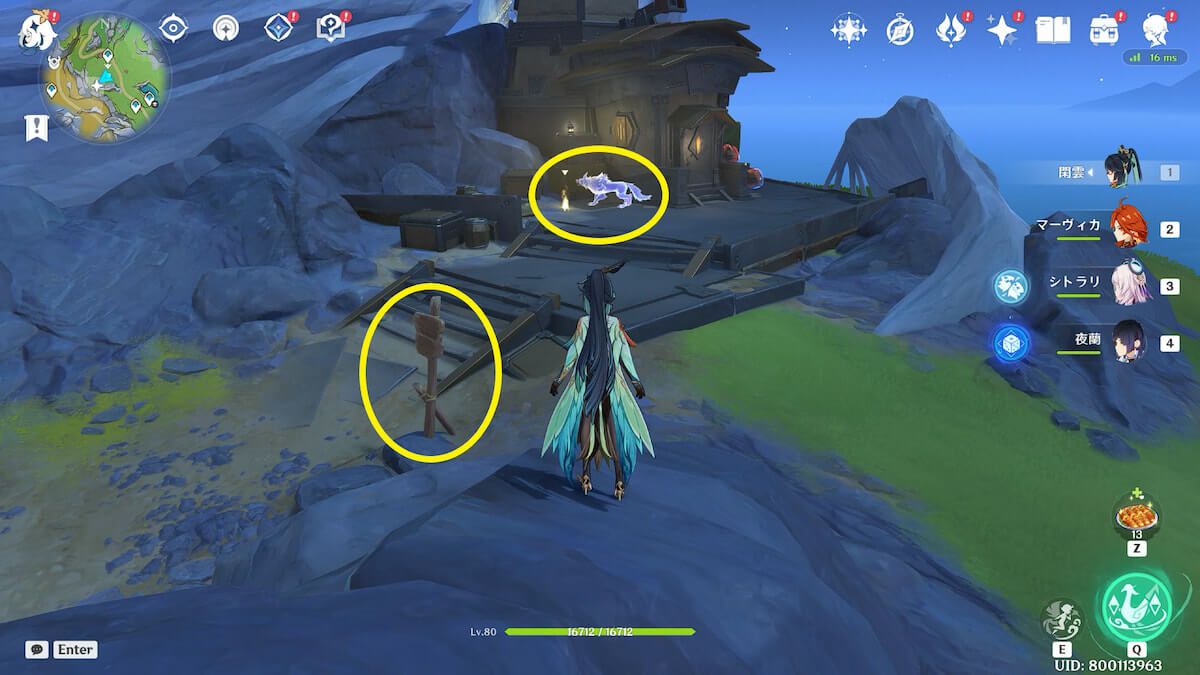Image resolution: width=1200 pixels, height=675 pixels.
Task: Open the compass icon
Action: pyautogui.click(x=900, y=31)
